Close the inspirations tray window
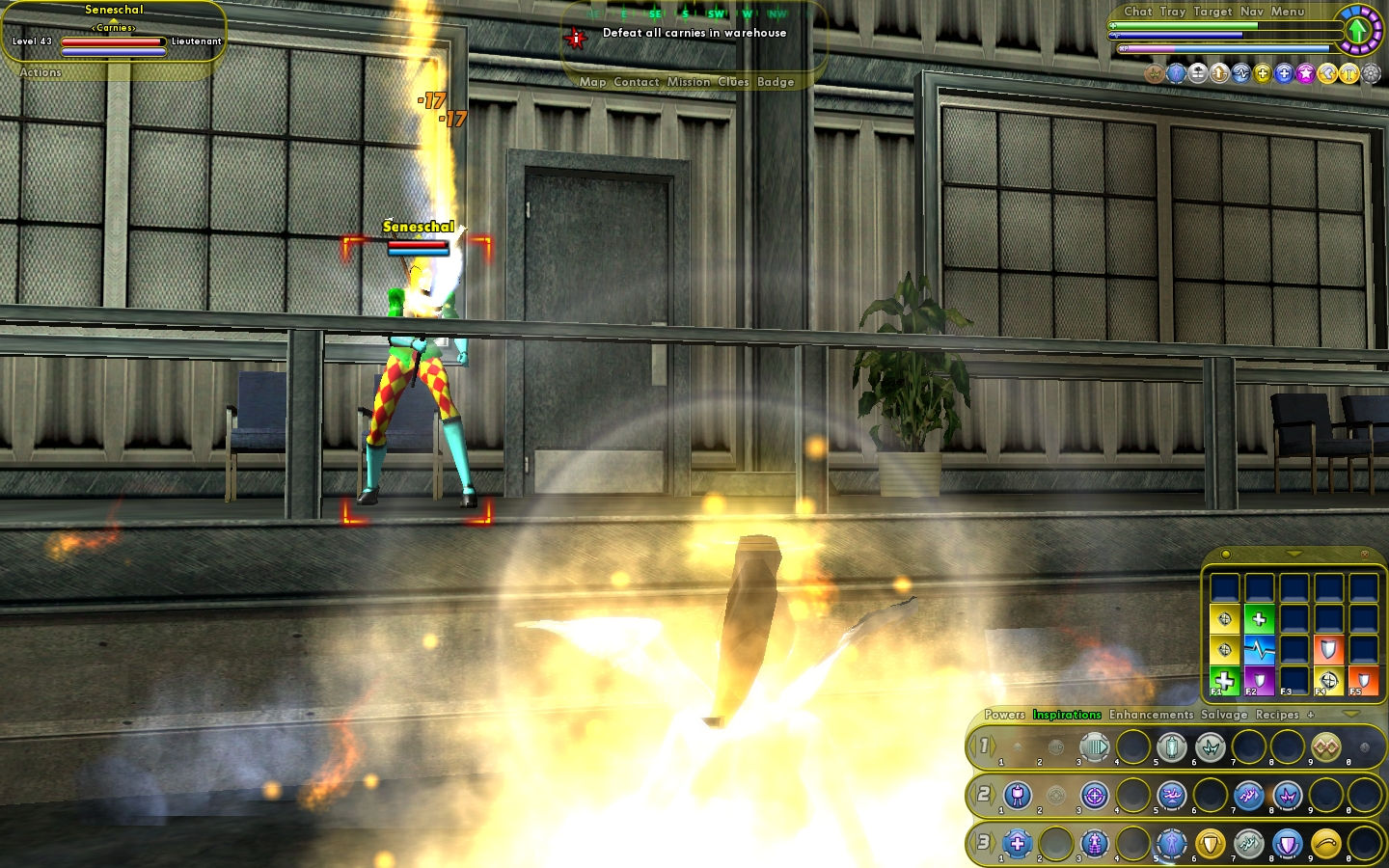1389x868 pixels. click(x=1364, y=555)
